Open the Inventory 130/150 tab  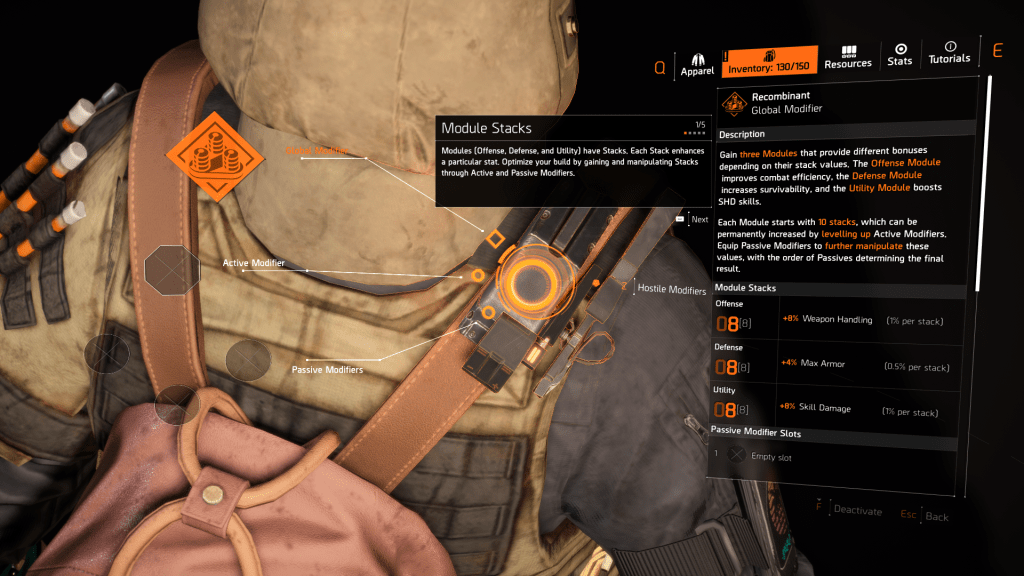(x=769, y=62)
